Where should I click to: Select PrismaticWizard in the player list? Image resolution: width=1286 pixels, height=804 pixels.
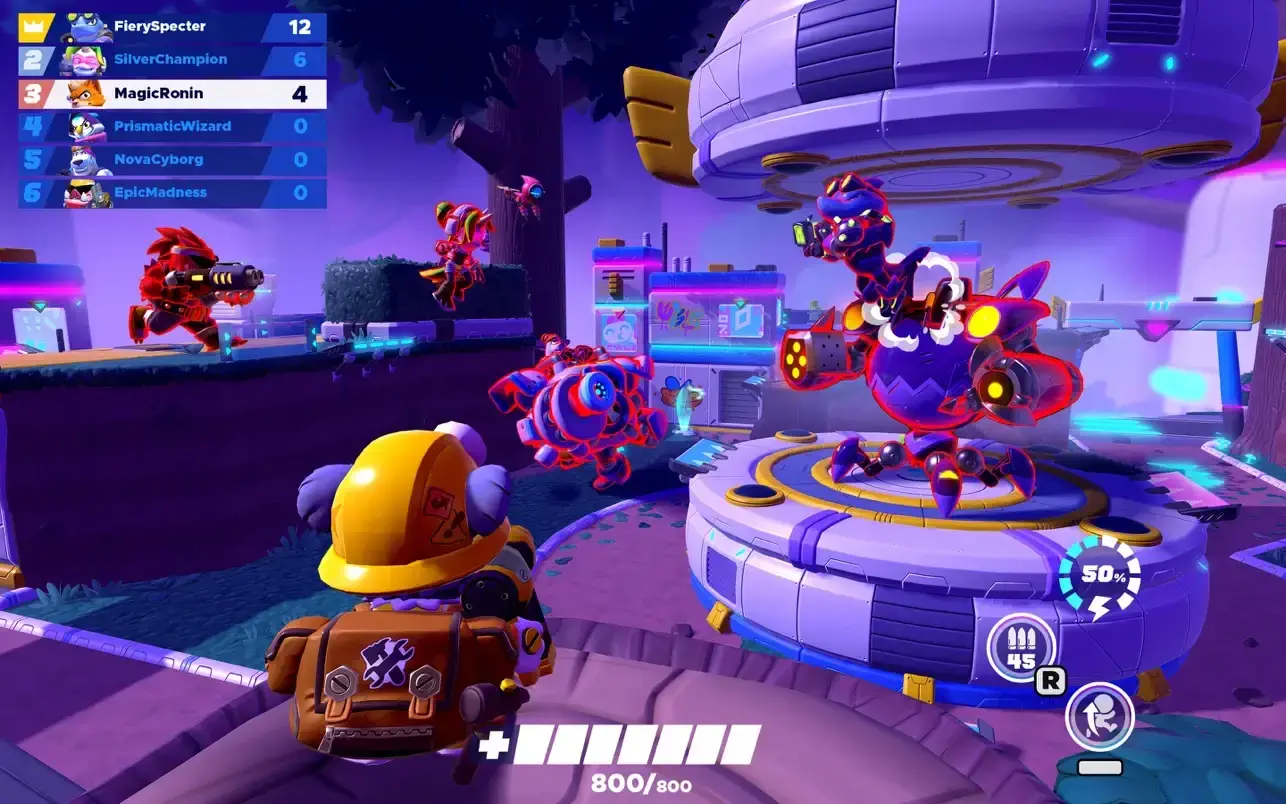pos(172,126)
